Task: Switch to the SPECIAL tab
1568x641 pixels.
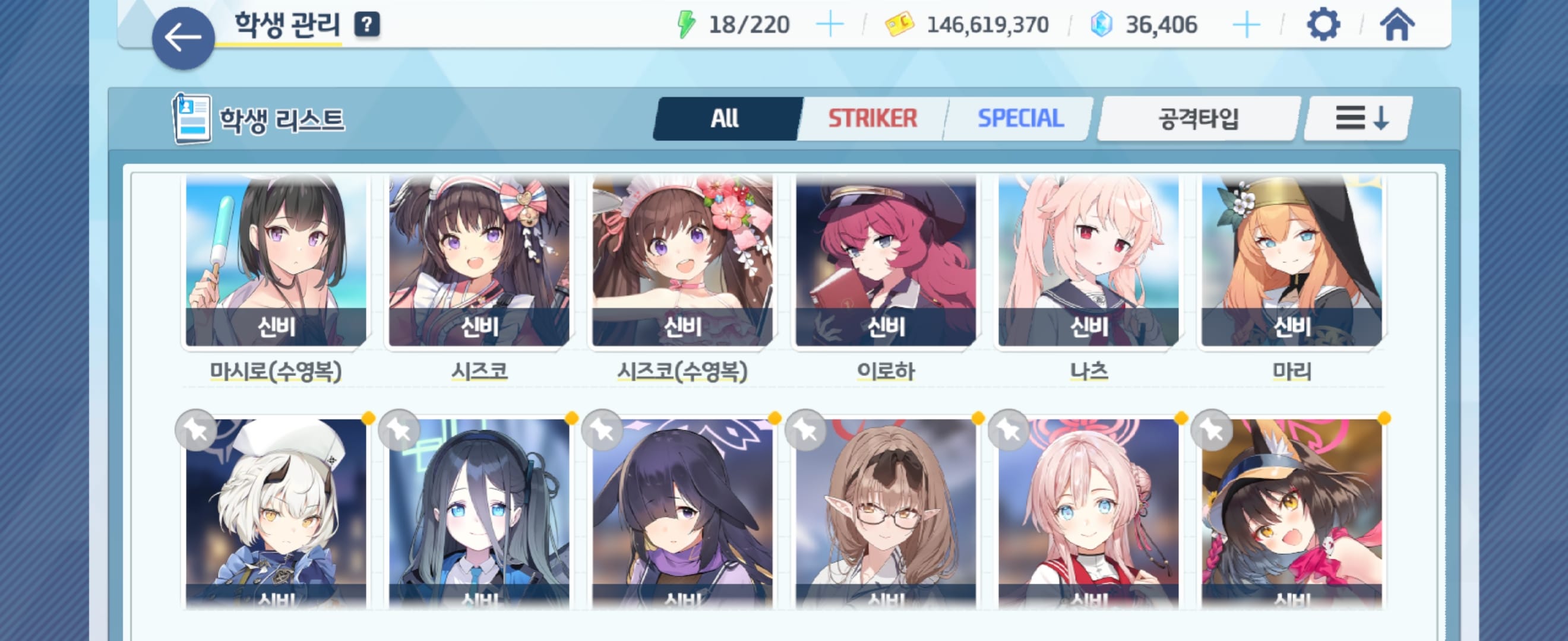Action: [x=1020, y=119]
